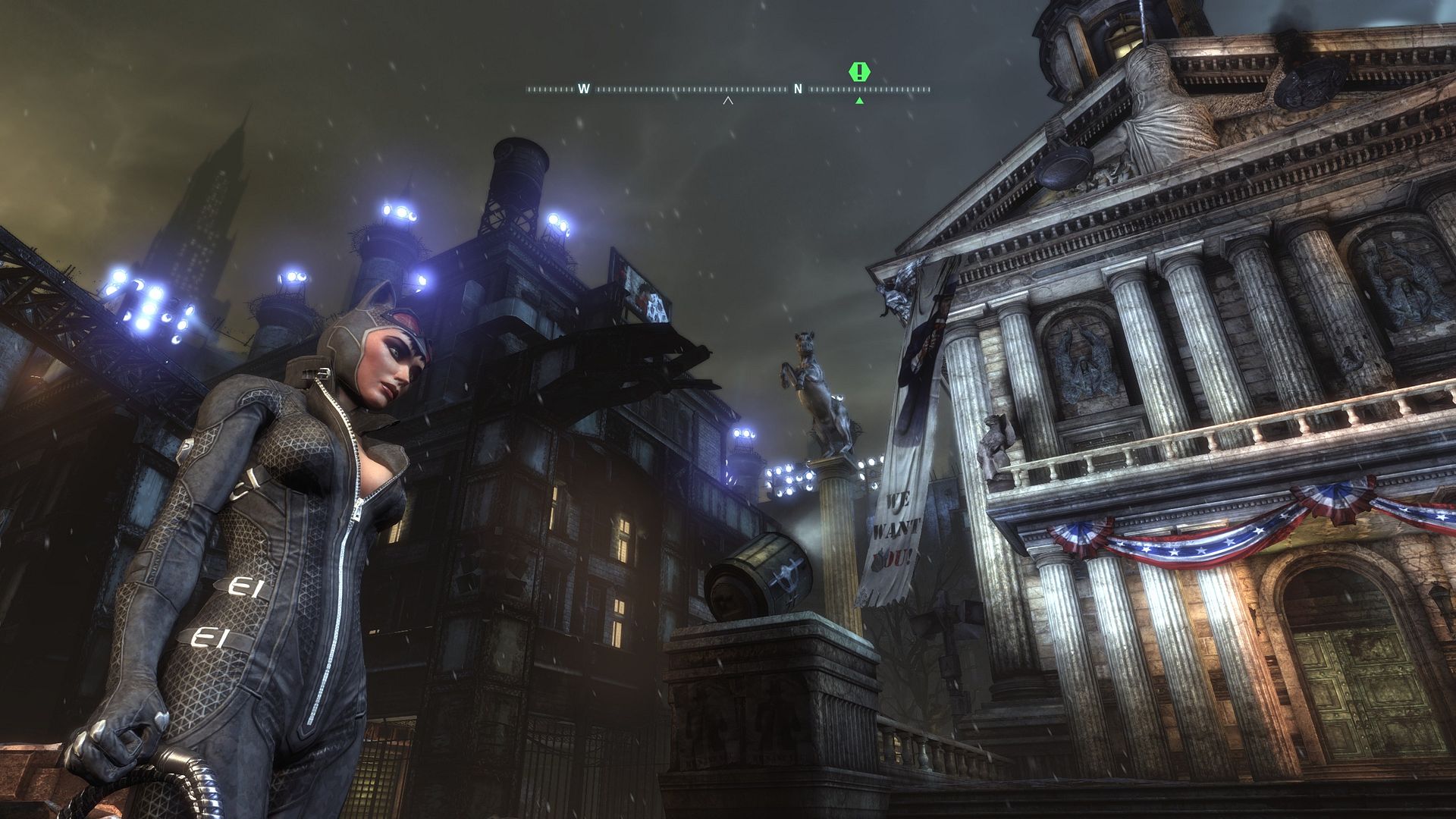Select the compass direction bar
The height and width of the screenshot is (819, 1456).
[x=728, y=89]
